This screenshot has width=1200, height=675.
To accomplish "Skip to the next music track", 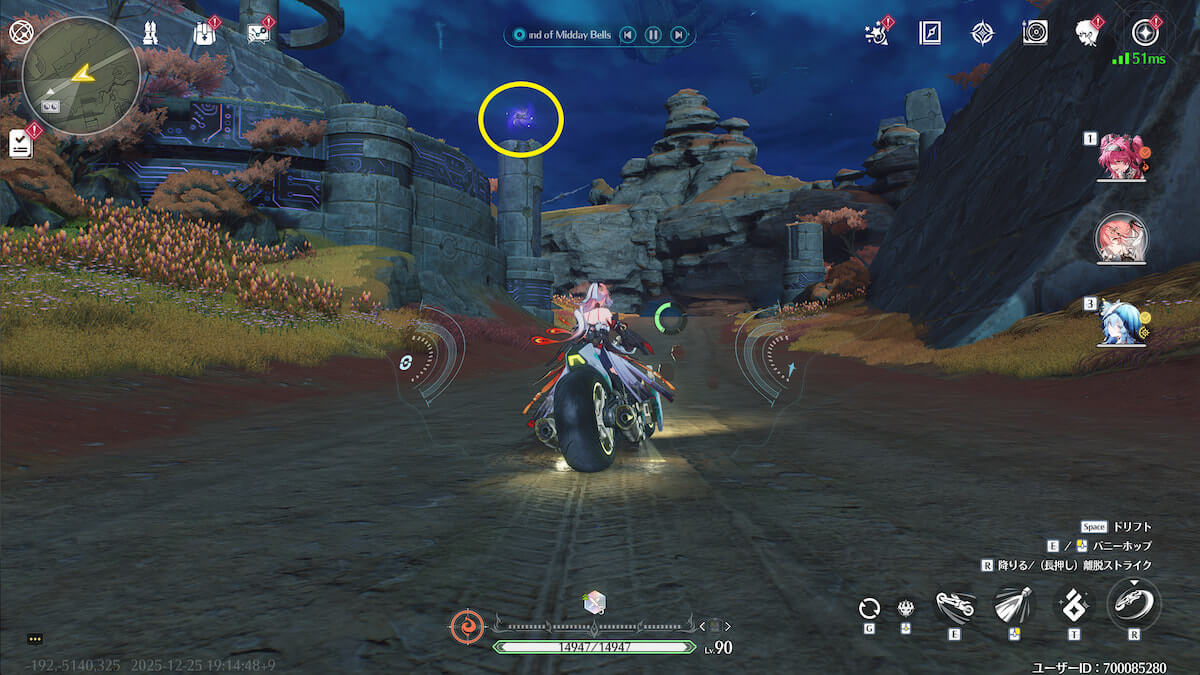I will coord(679,35).
